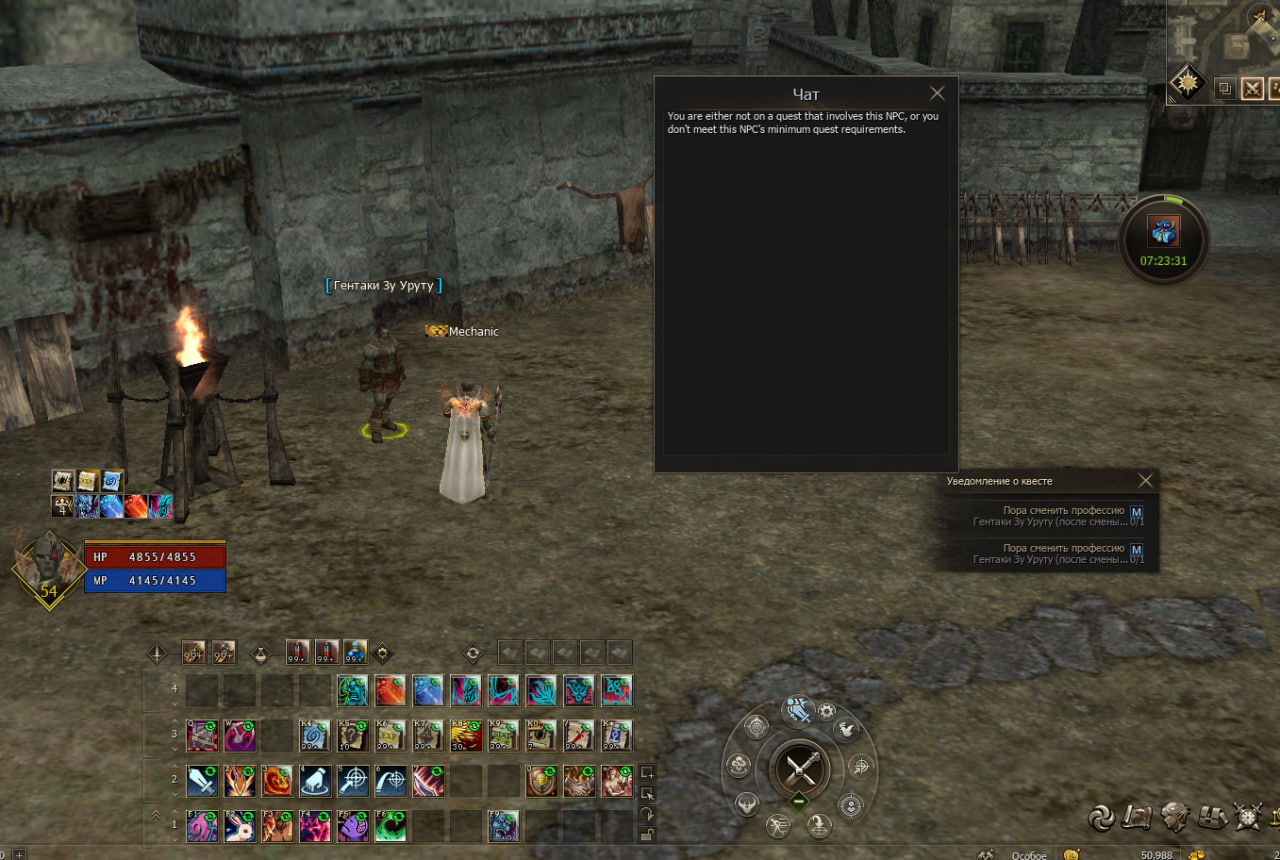Open the blue gift box reward timer
The height and width of the screenshot is (860, 1280).
[x=1164, y=232]
